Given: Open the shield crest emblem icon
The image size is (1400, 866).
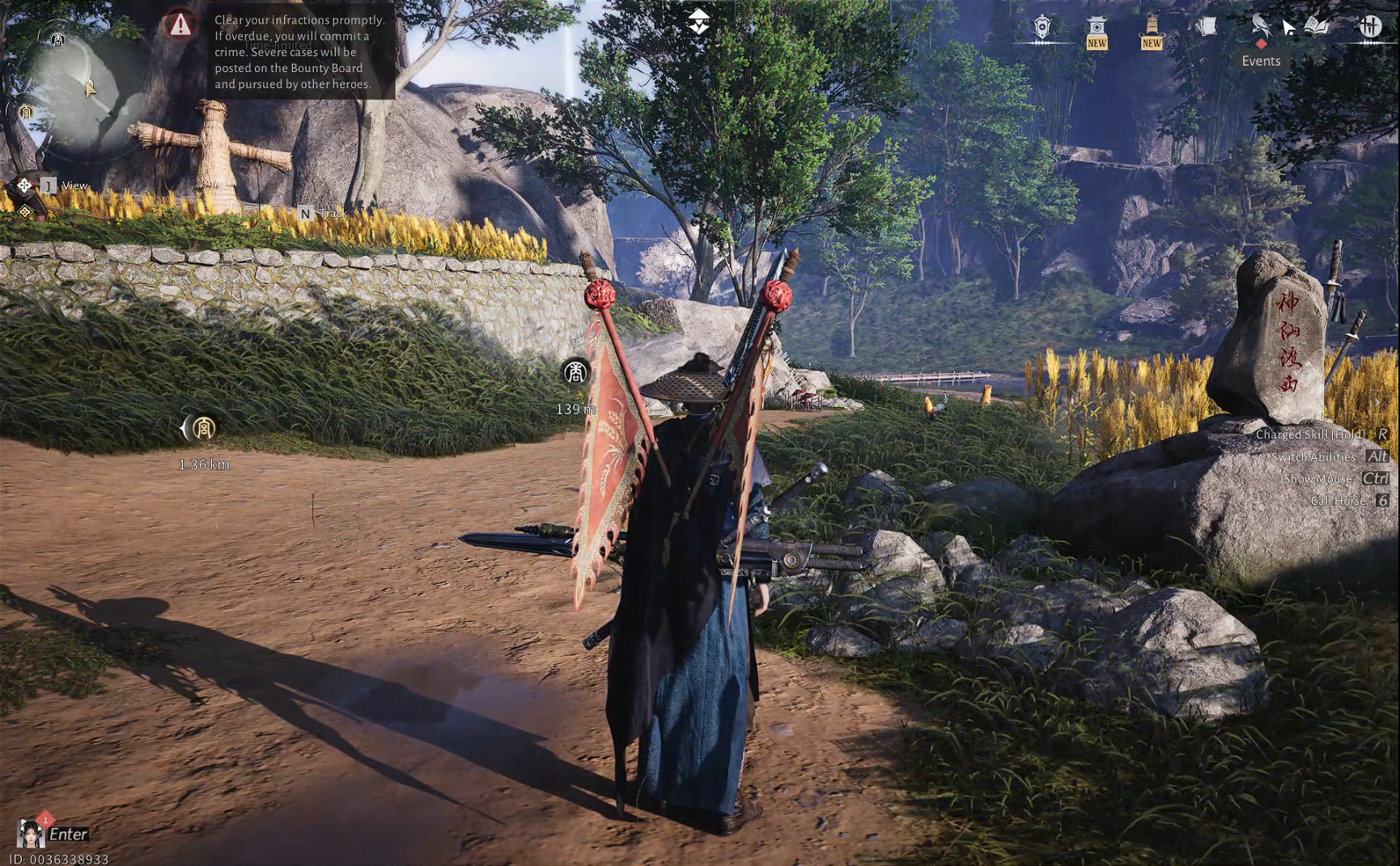Looking at the screenshot, I should [x=1042, y=25].
